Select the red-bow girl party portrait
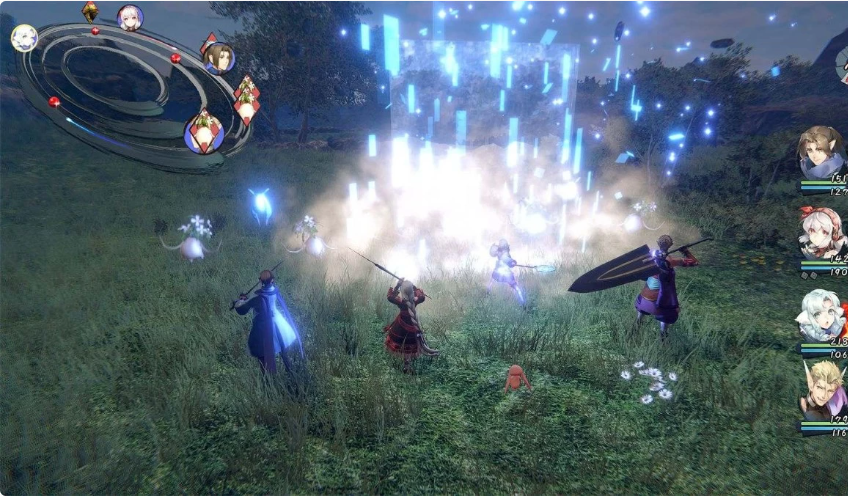The image size is (848, 496). click(x=820, y=234)
